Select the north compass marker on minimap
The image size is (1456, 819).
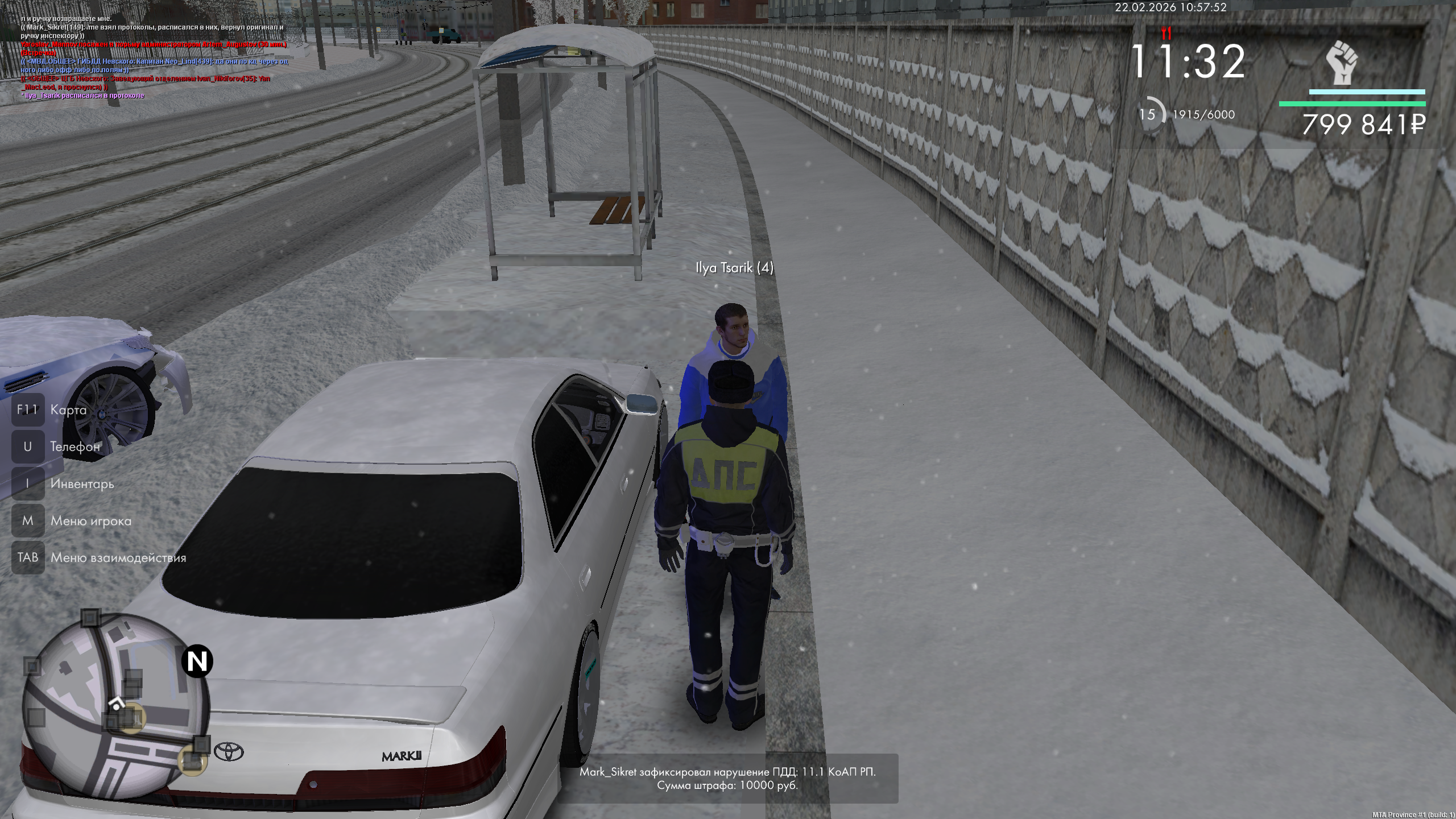[197, 661]
